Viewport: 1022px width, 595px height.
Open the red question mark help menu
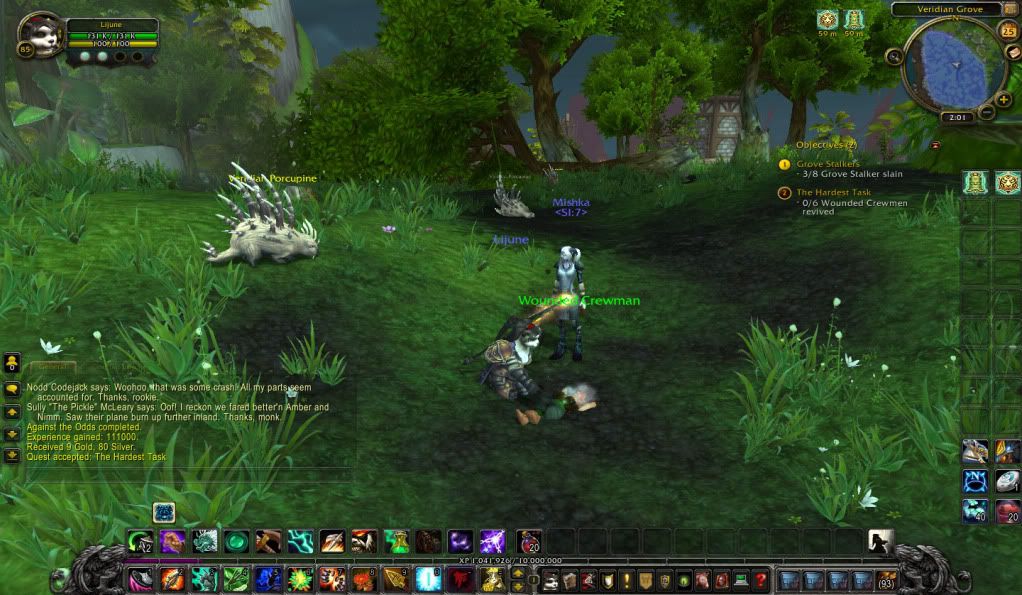761,579
